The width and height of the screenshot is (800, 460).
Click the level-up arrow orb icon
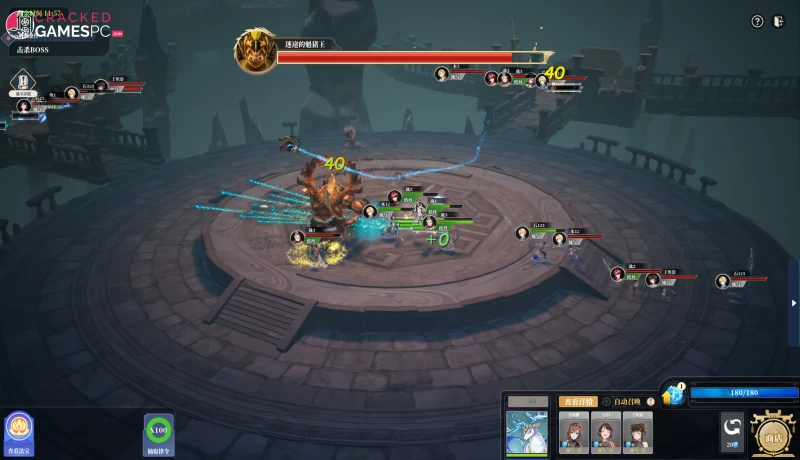click(674, 393)
